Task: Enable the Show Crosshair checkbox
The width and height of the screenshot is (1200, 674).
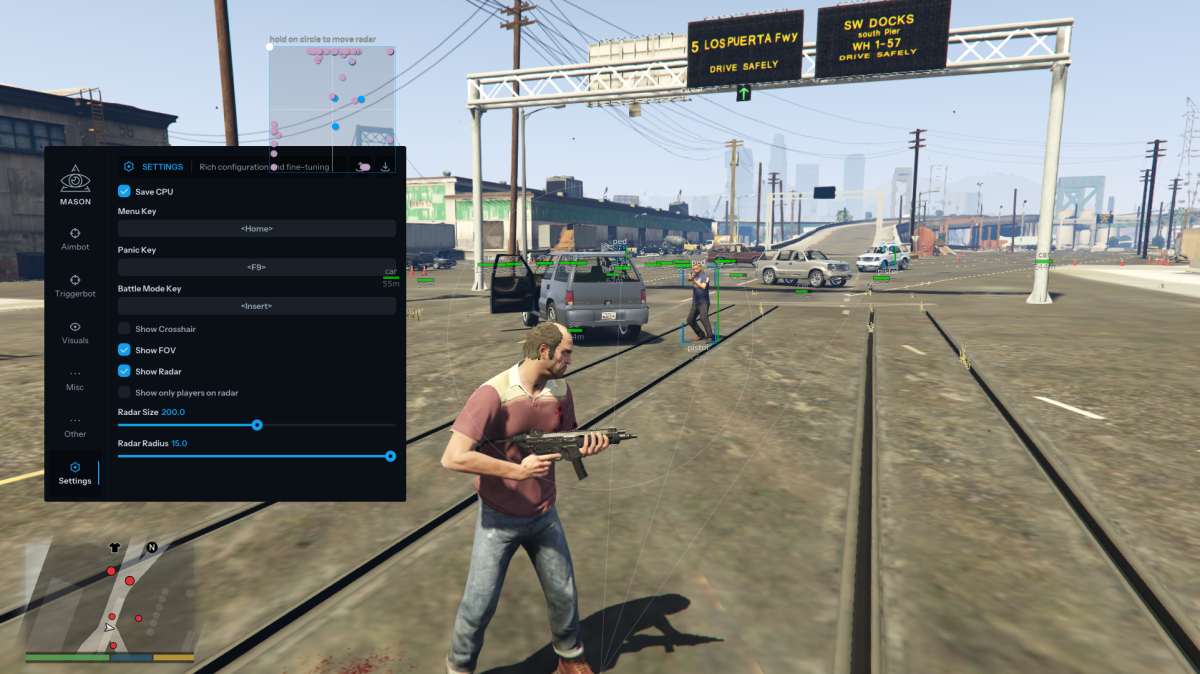Action: (124, 329)
